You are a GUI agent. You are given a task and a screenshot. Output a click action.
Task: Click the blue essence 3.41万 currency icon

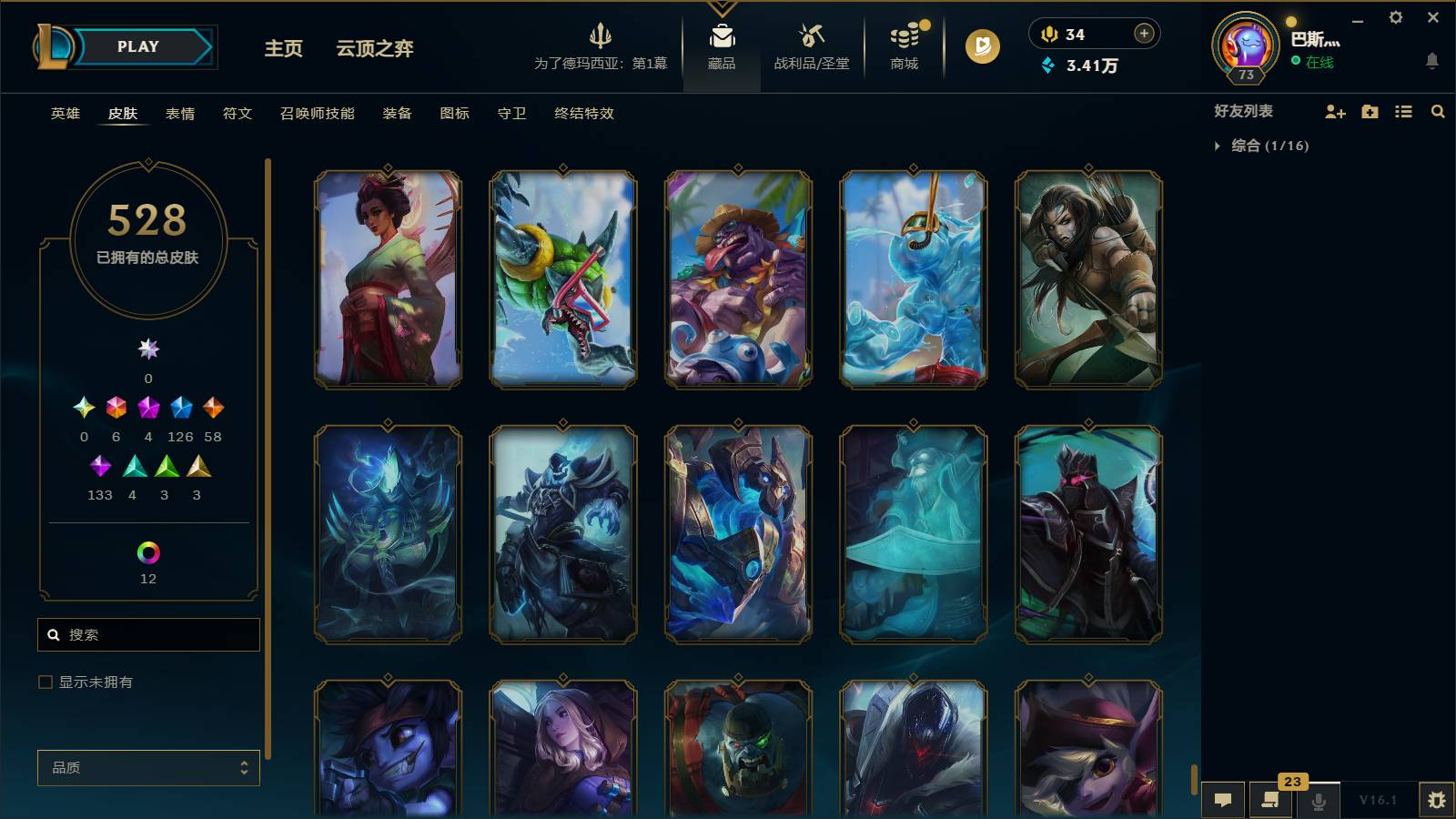point(1048,66)
